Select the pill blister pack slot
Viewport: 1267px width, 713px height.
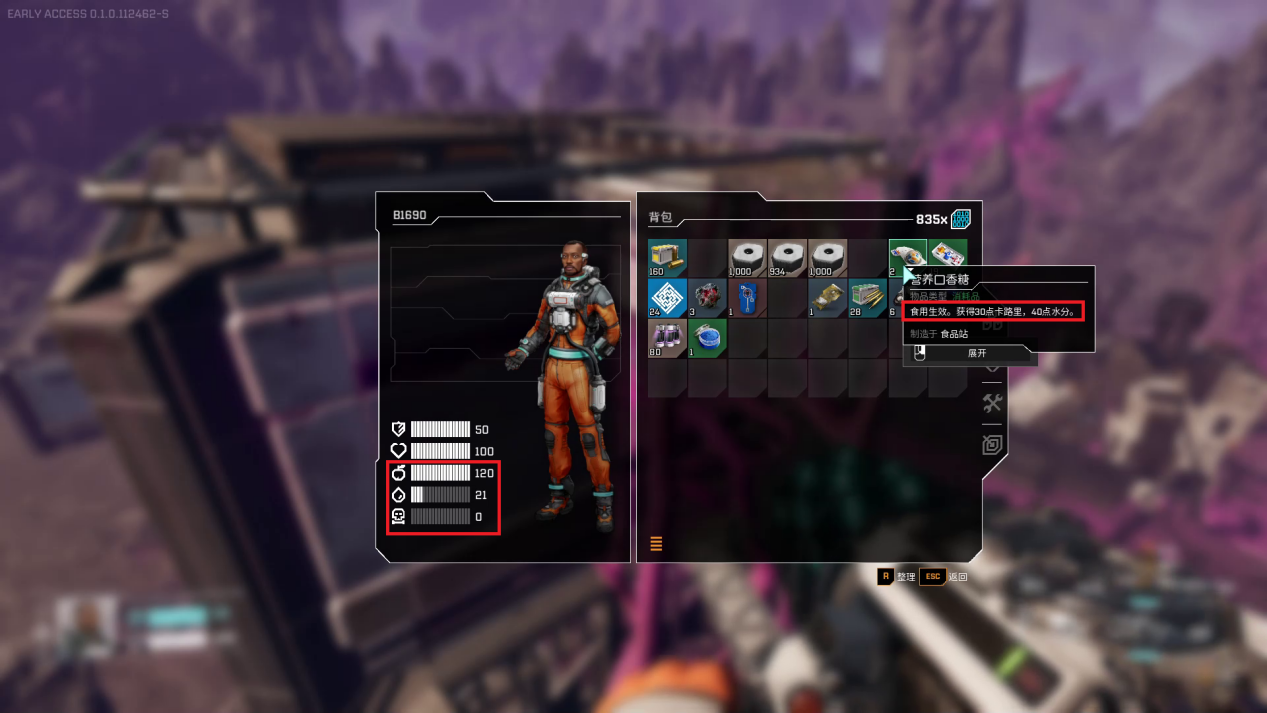click(x=947, y=256)
